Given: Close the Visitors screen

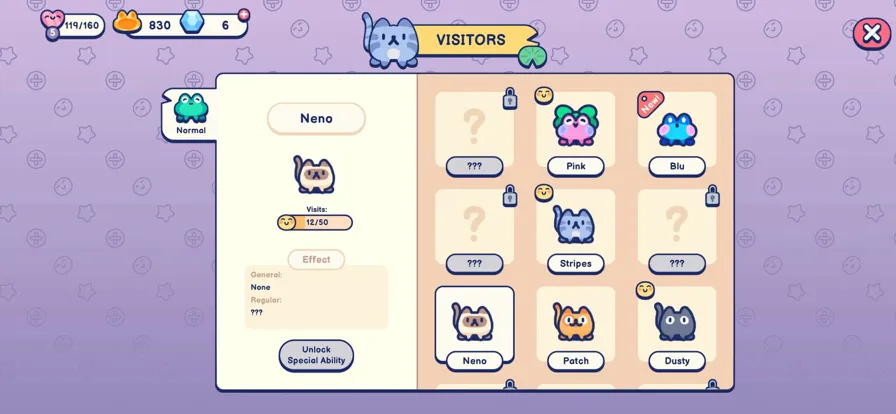Looking at the screenshot, I should 871,33.
